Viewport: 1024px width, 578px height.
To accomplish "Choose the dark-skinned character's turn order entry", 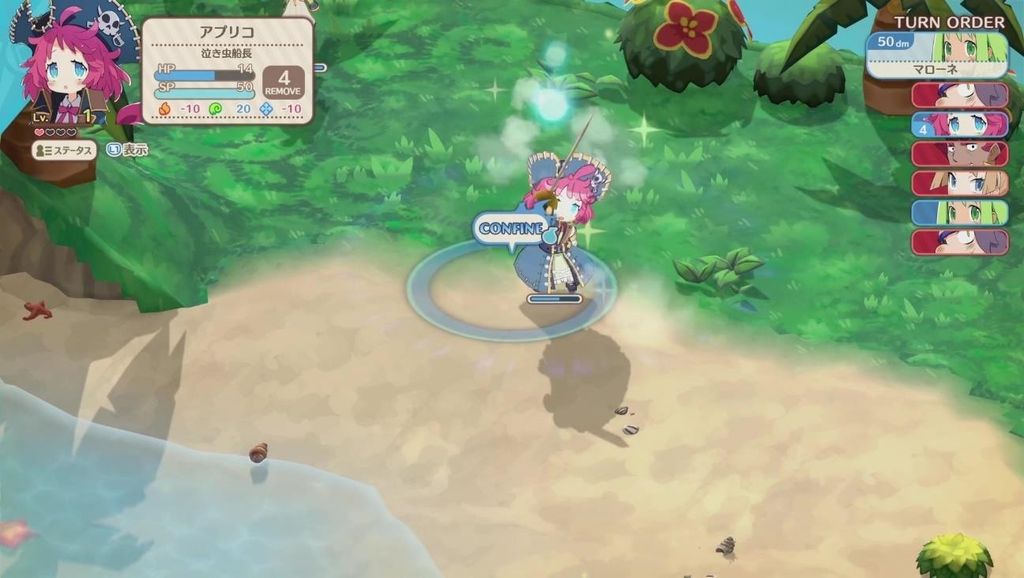I will click(959, 153).
